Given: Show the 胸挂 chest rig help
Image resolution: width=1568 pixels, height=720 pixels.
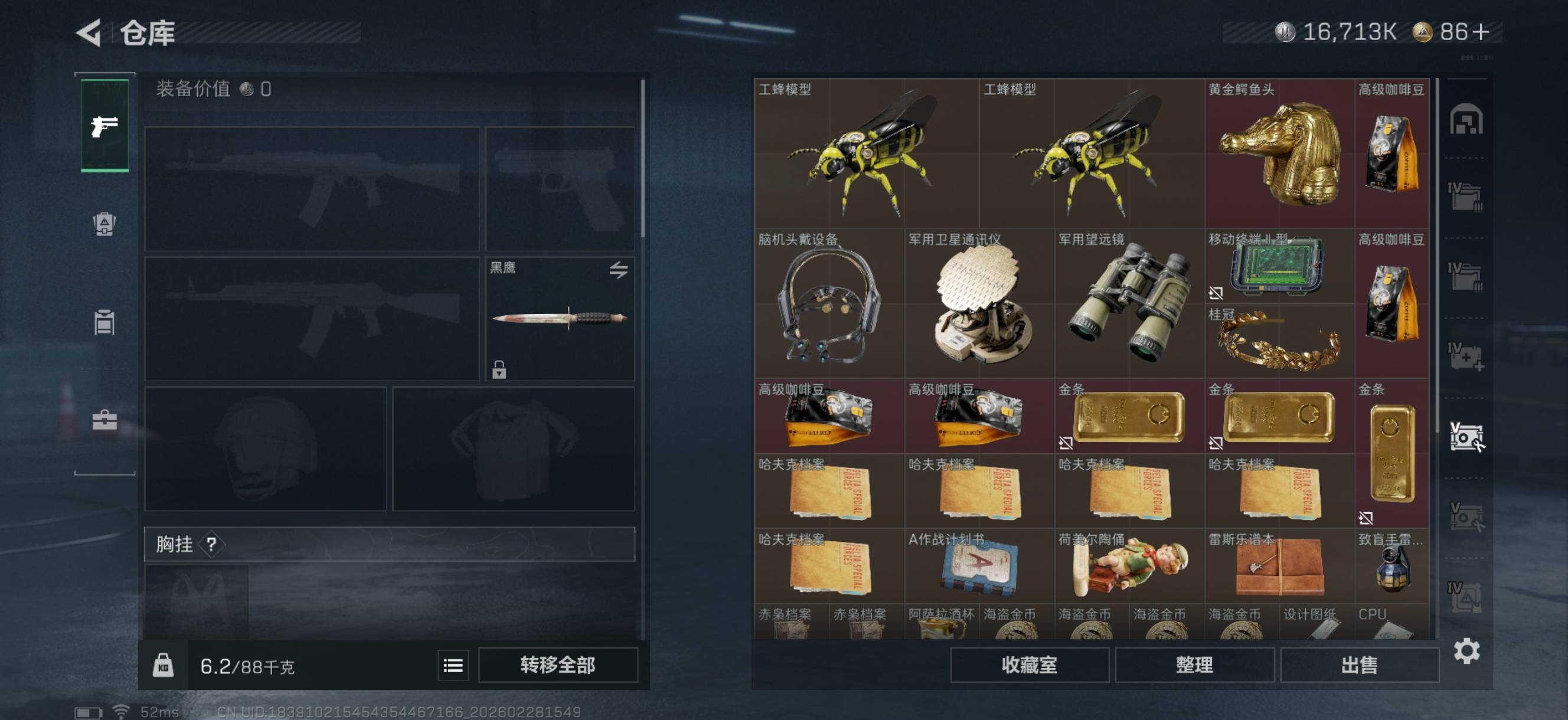Looking at the screenshot, I should pos(211,544).
